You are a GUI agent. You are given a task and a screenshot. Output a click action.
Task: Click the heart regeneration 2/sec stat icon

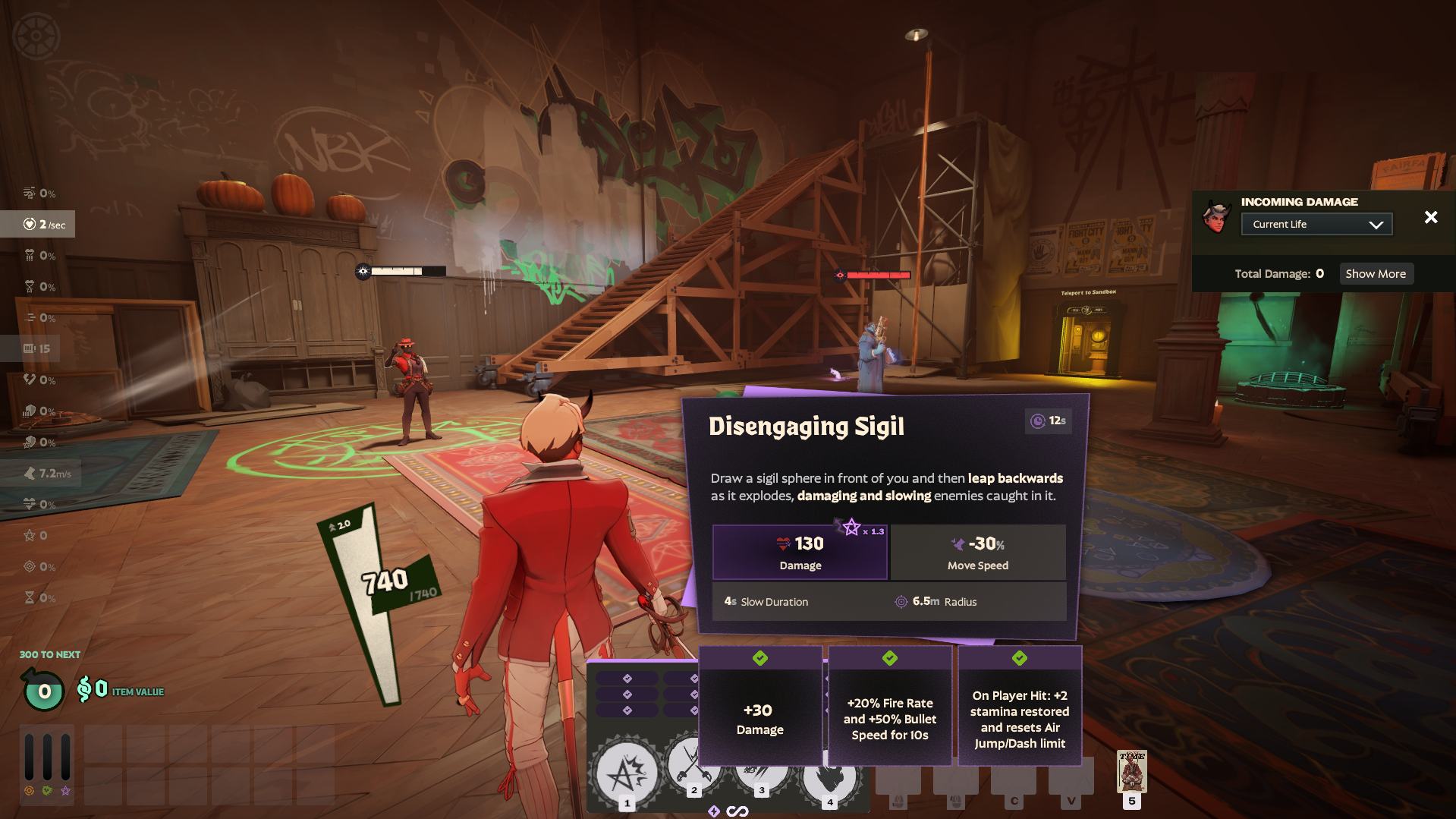point(30,224)
